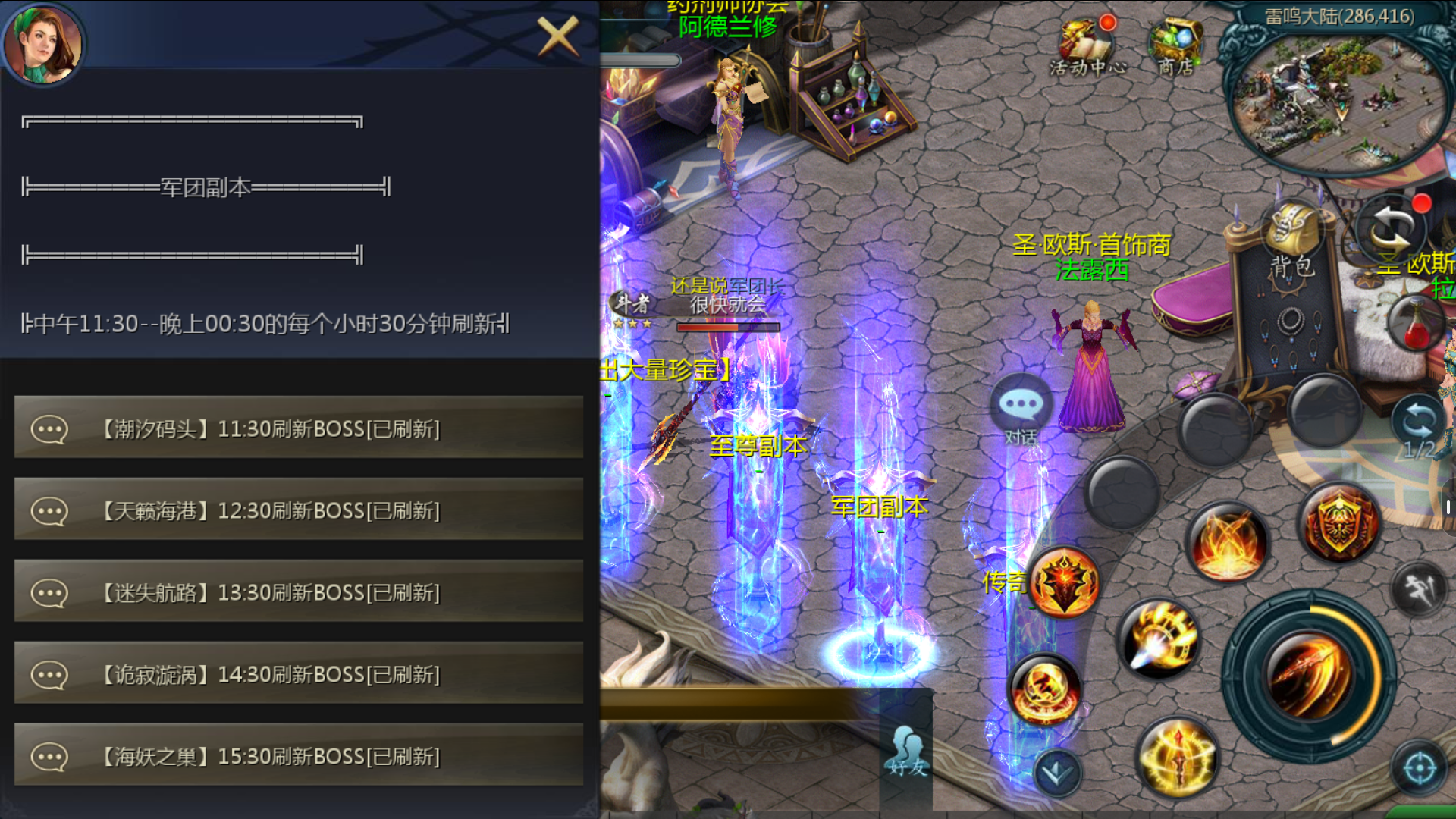The image size is (1456, 819).
Task: Tap the crosshair target-lock button
Action: tap(1419, 767)
